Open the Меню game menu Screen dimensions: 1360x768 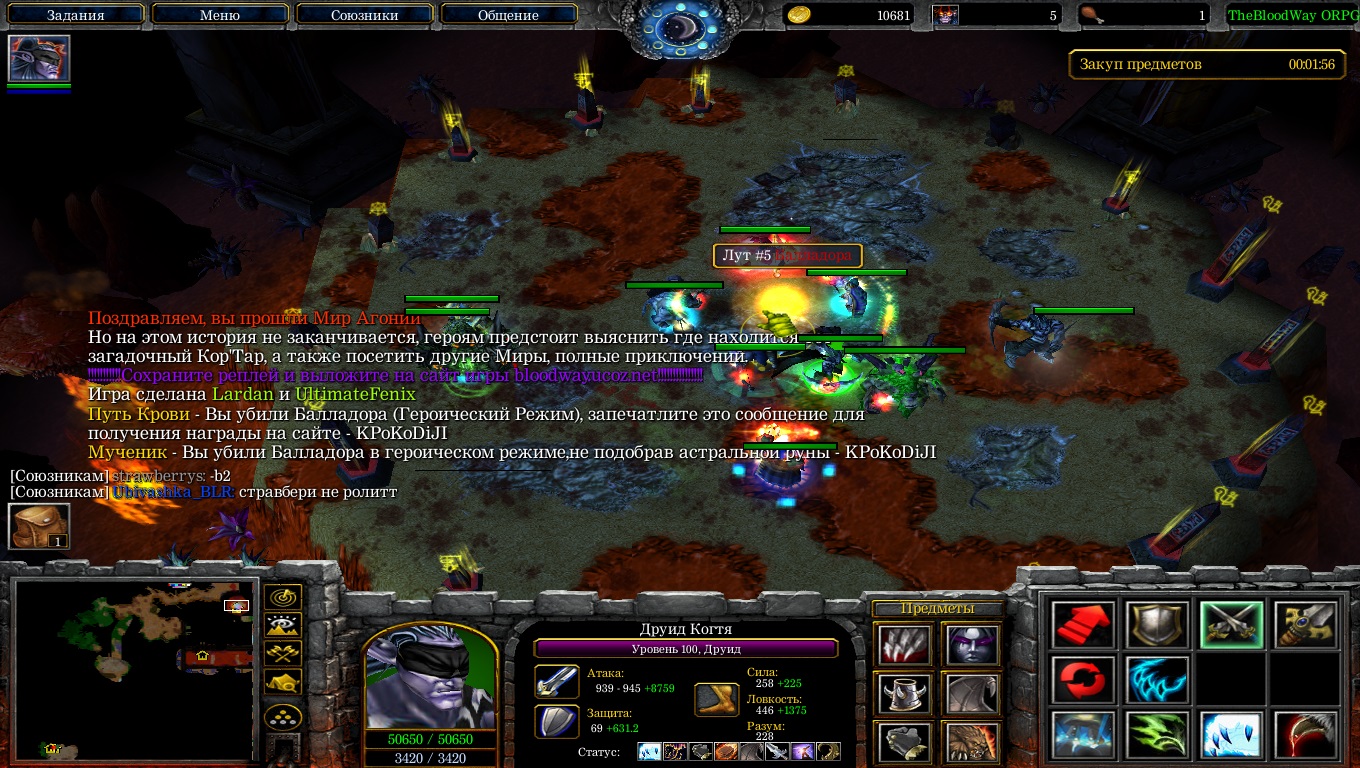[220, 15]
